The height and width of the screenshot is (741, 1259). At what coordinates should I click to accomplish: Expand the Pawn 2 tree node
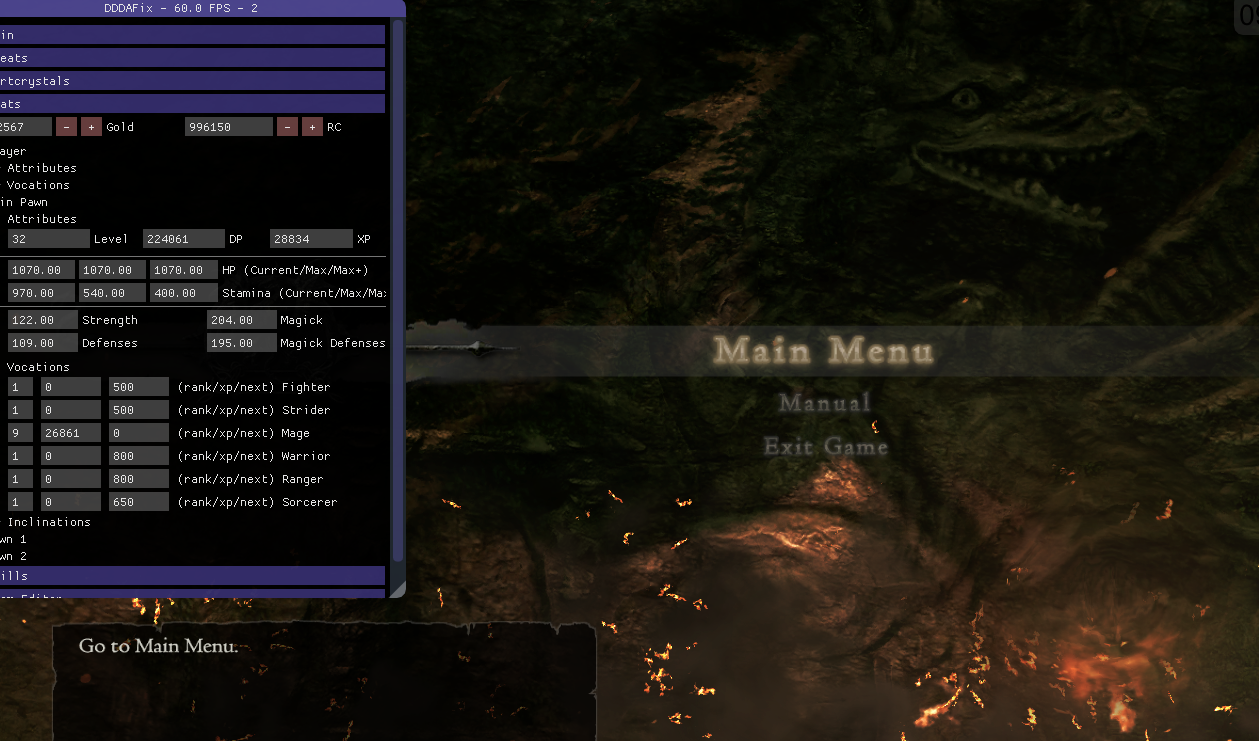coord(13,556)
